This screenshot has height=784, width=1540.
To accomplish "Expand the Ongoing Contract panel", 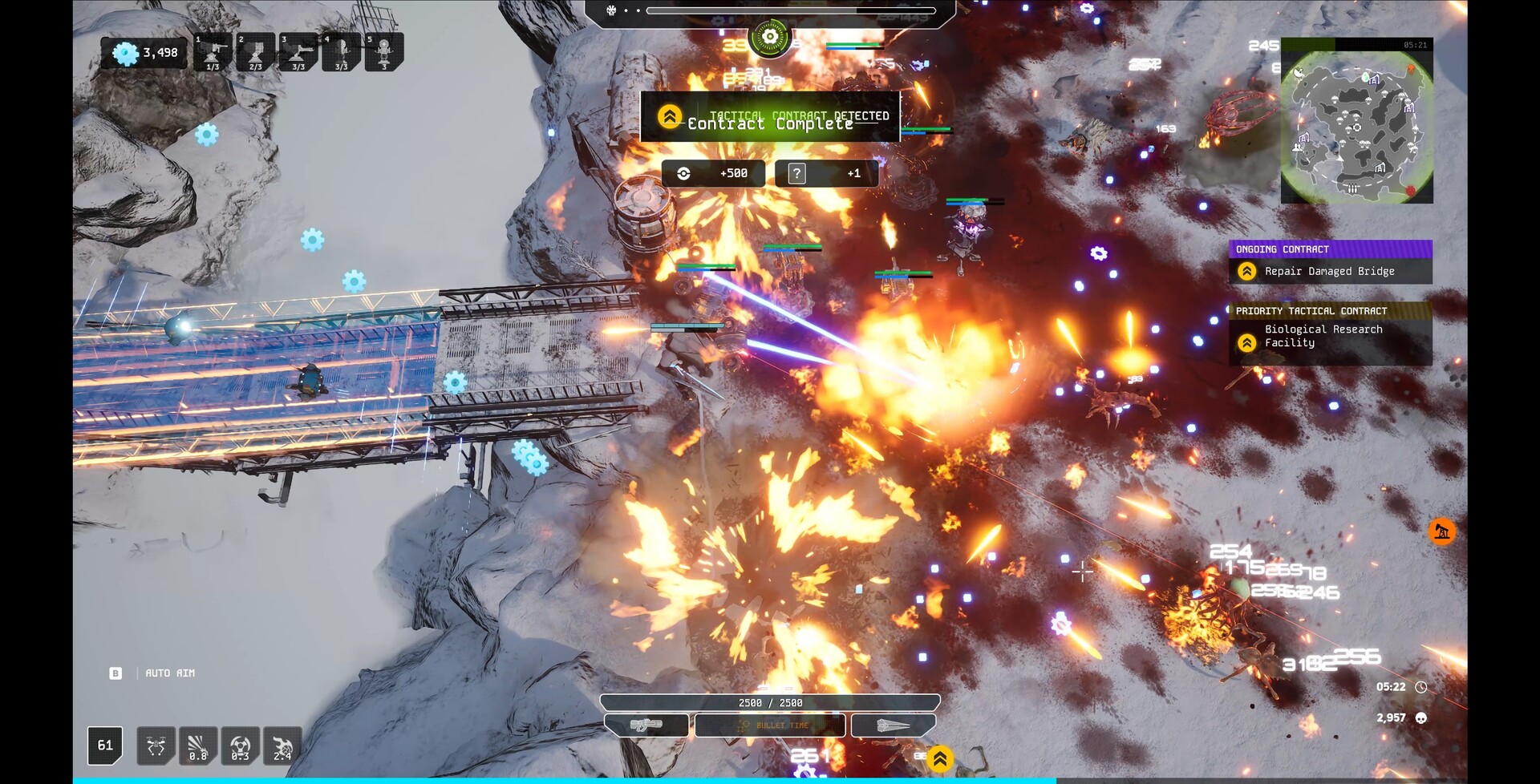I will pyautogui.click(x=1331, y=249).
